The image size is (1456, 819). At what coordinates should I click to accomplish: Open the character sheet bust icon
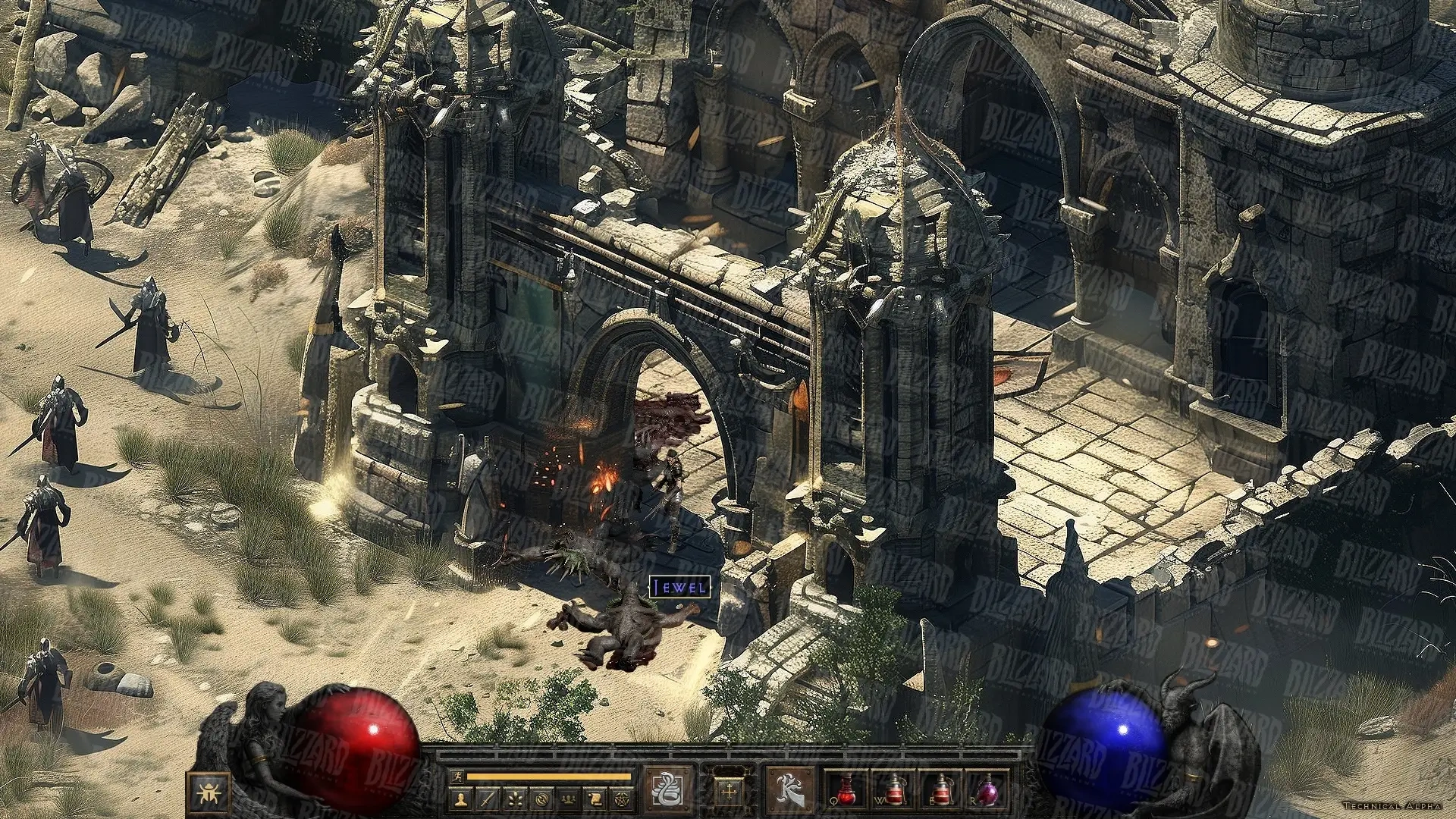[462, 799]
